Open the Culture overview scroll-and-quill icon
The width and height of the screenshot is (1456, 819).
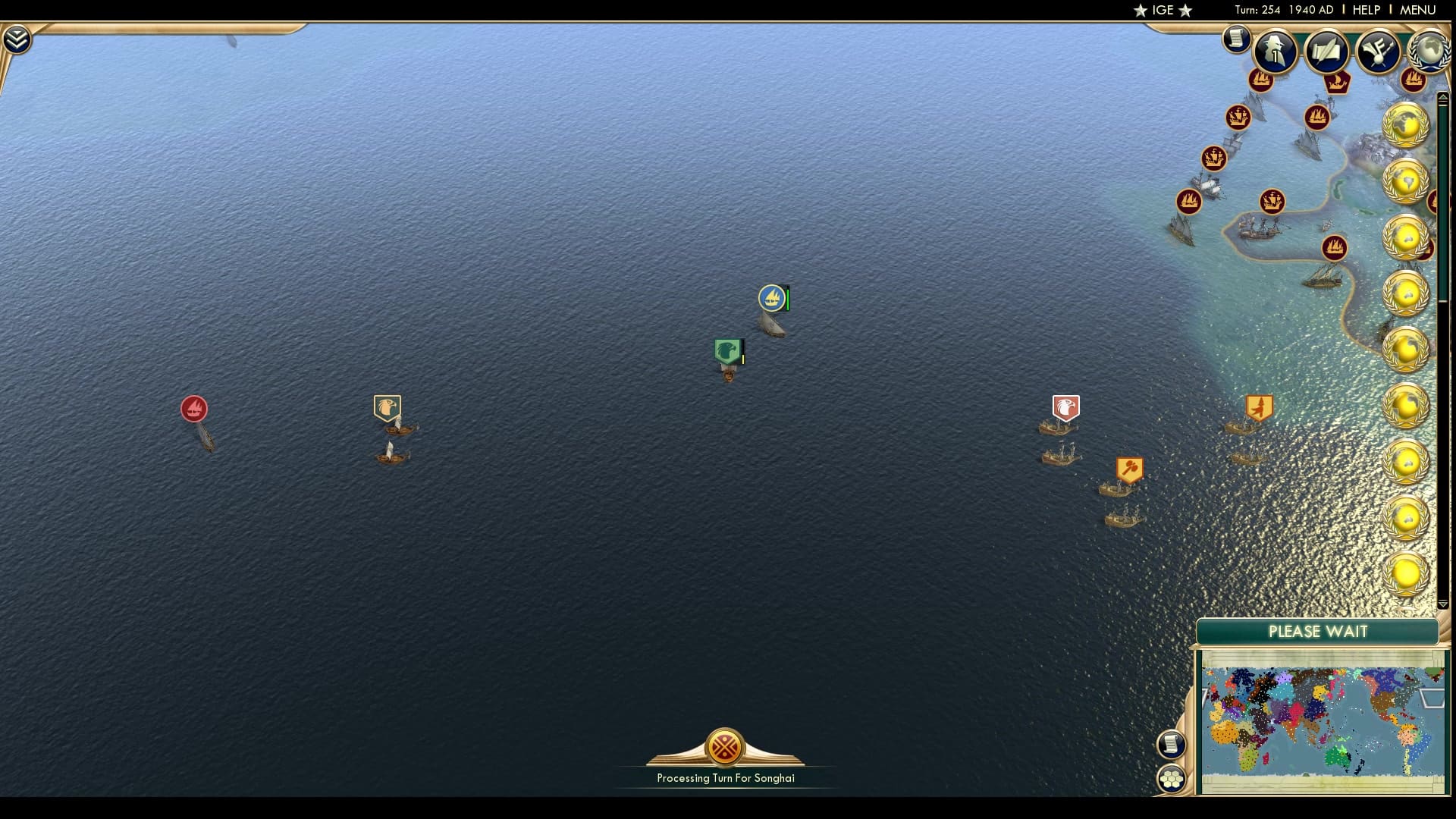point(1327,51)
